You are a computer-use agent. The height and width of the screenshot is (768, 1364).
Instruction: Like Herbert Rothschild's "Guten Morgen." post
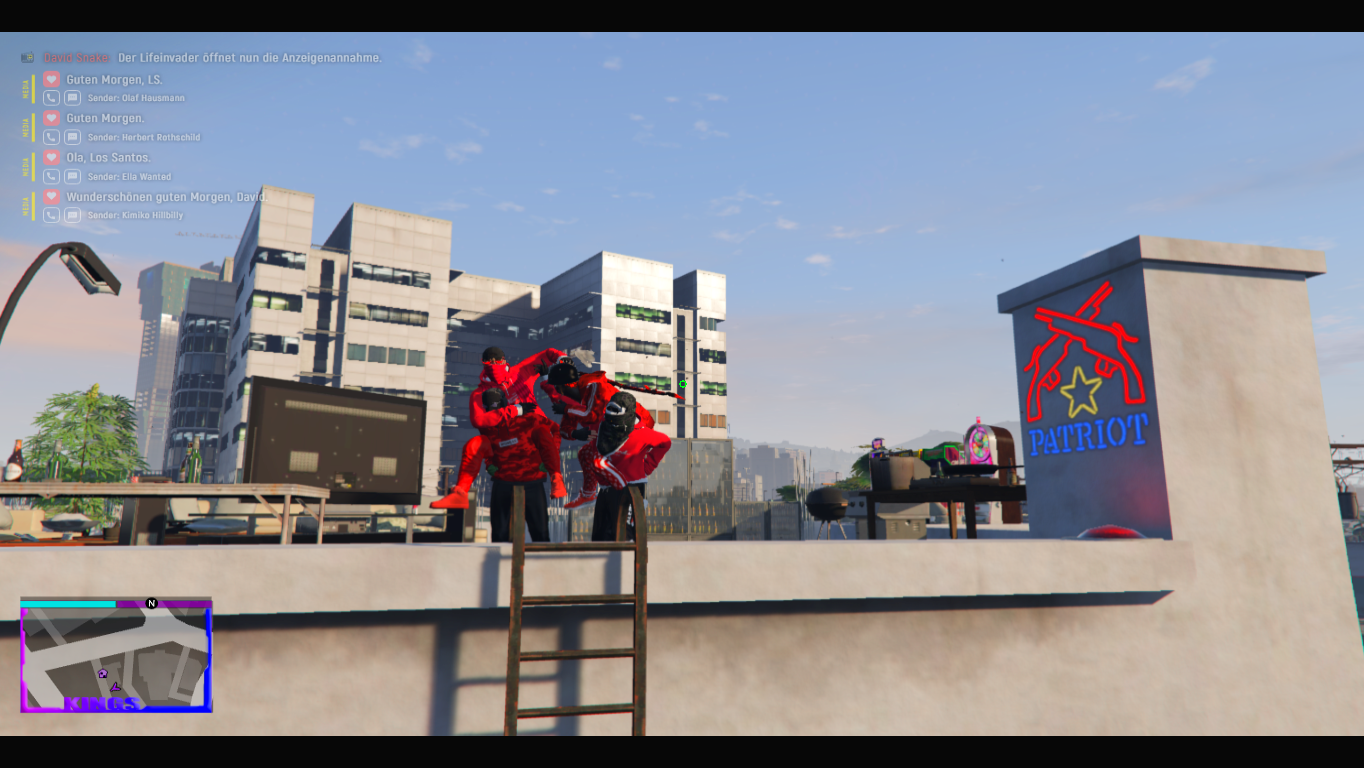52,118
